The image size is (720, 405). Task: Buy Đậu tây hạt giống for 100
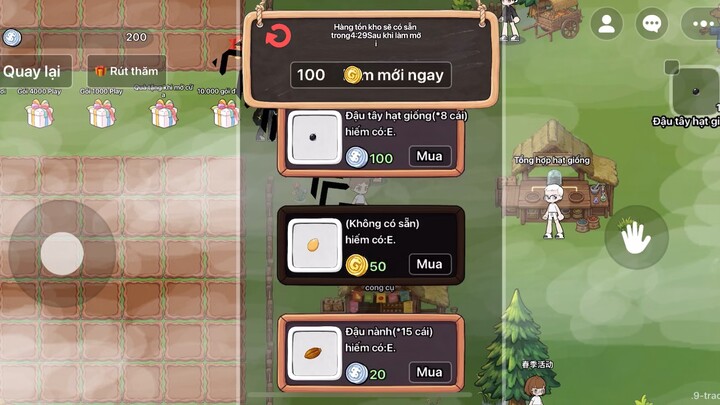tap(429, 156)
